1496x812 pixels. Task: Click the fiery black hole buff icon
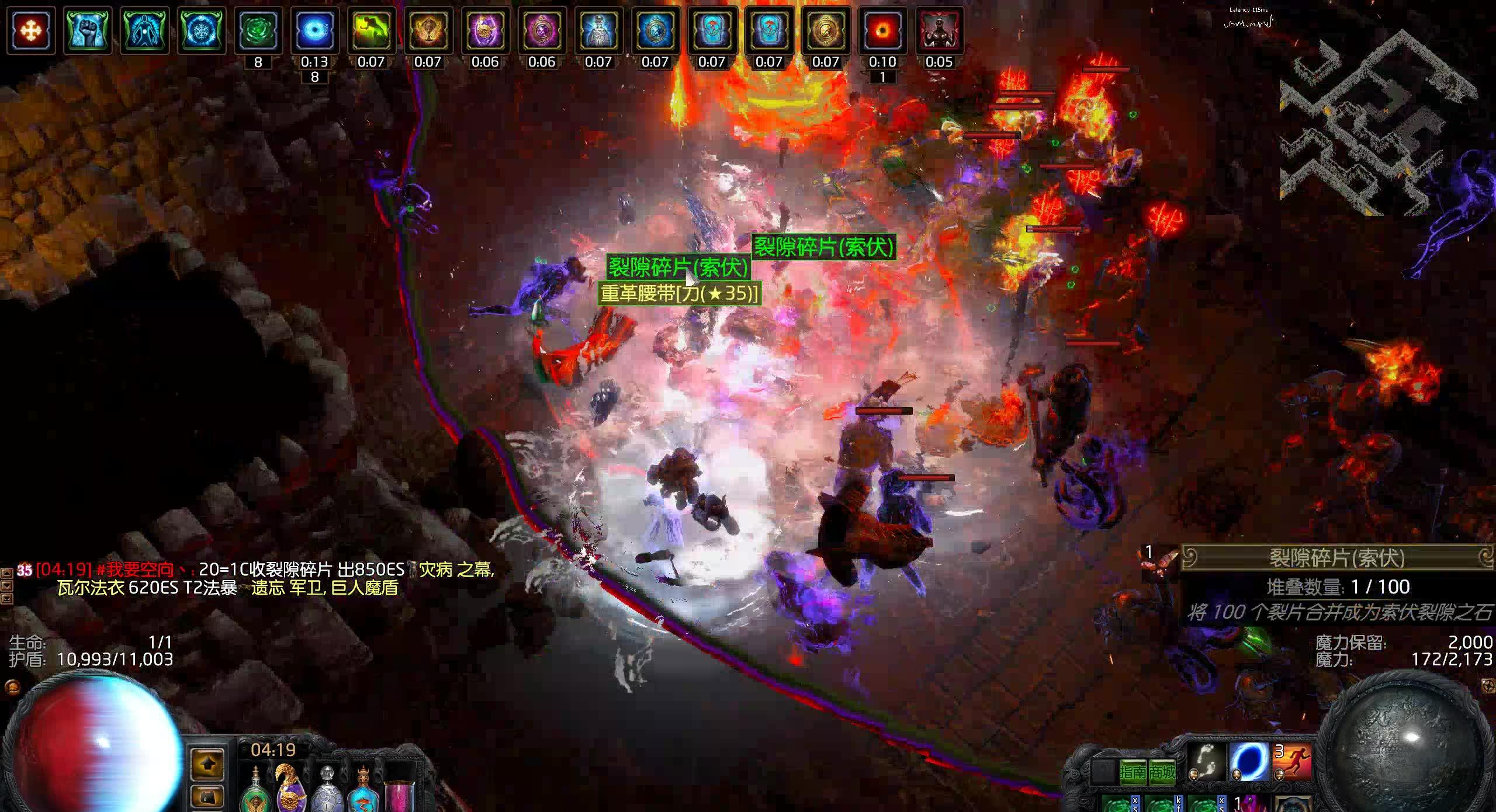click(x=882, y=30)
